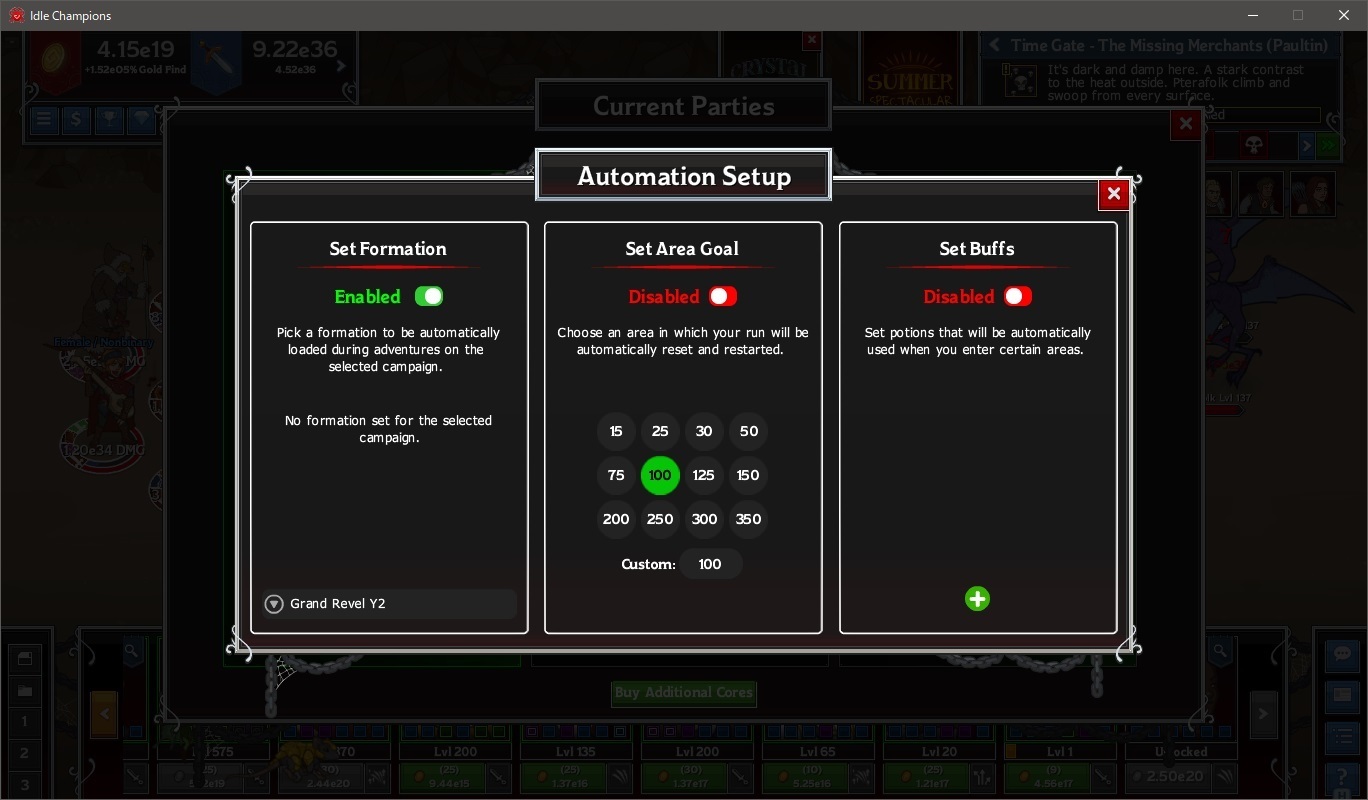Open the chat bubble icon on right edge
The image size is (1368, 800).
(x=1342, y=653)
